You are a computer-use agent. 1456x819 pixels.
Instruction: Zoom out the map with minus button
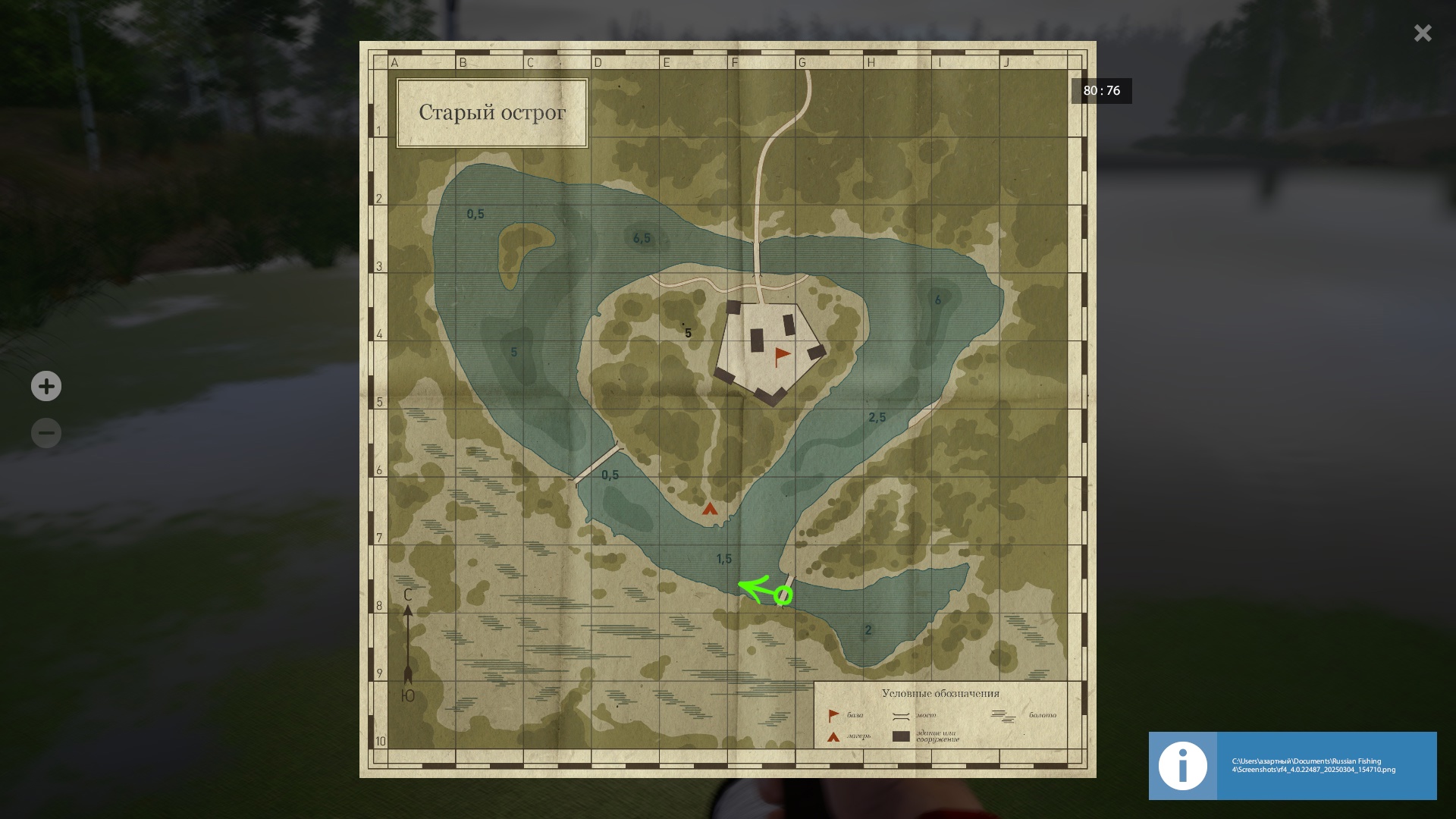46,433
